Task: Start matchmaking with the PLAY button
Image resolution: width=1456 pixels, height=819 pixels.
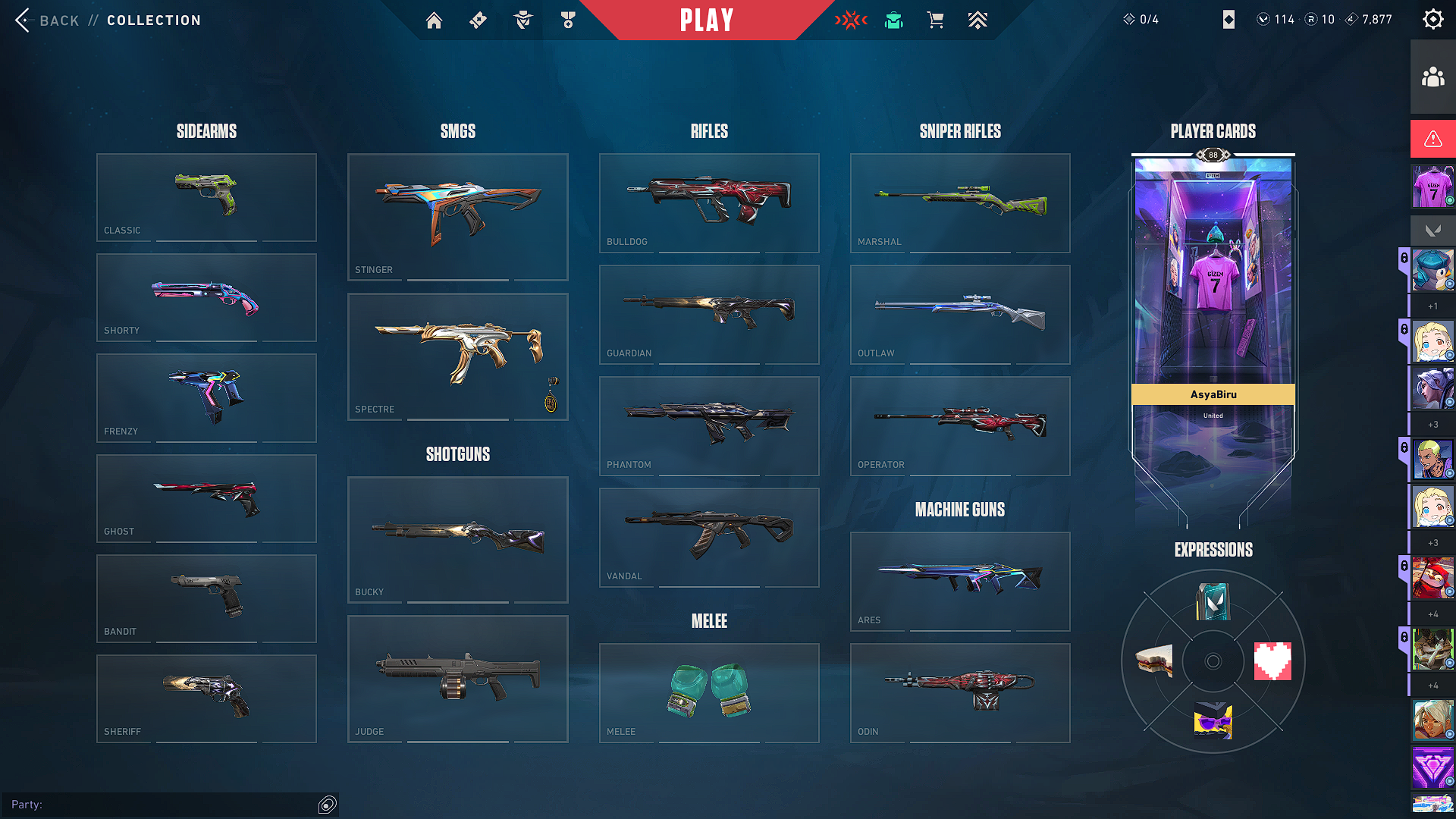Action: [x=707, y=20]
